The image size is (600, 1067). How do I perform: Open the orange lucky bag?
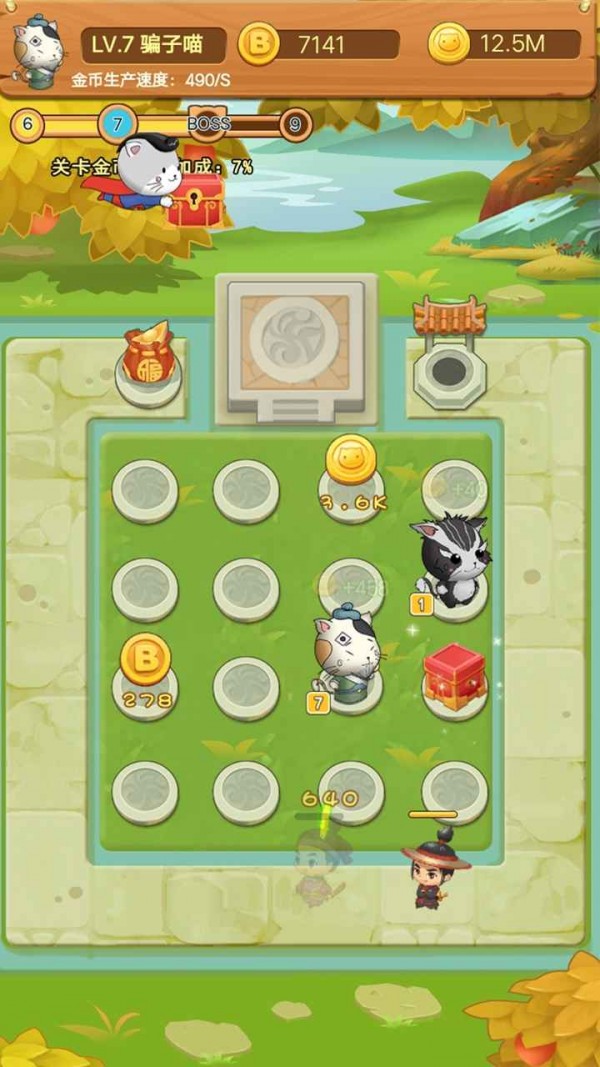pyautogui.click(x=148, y=356)
